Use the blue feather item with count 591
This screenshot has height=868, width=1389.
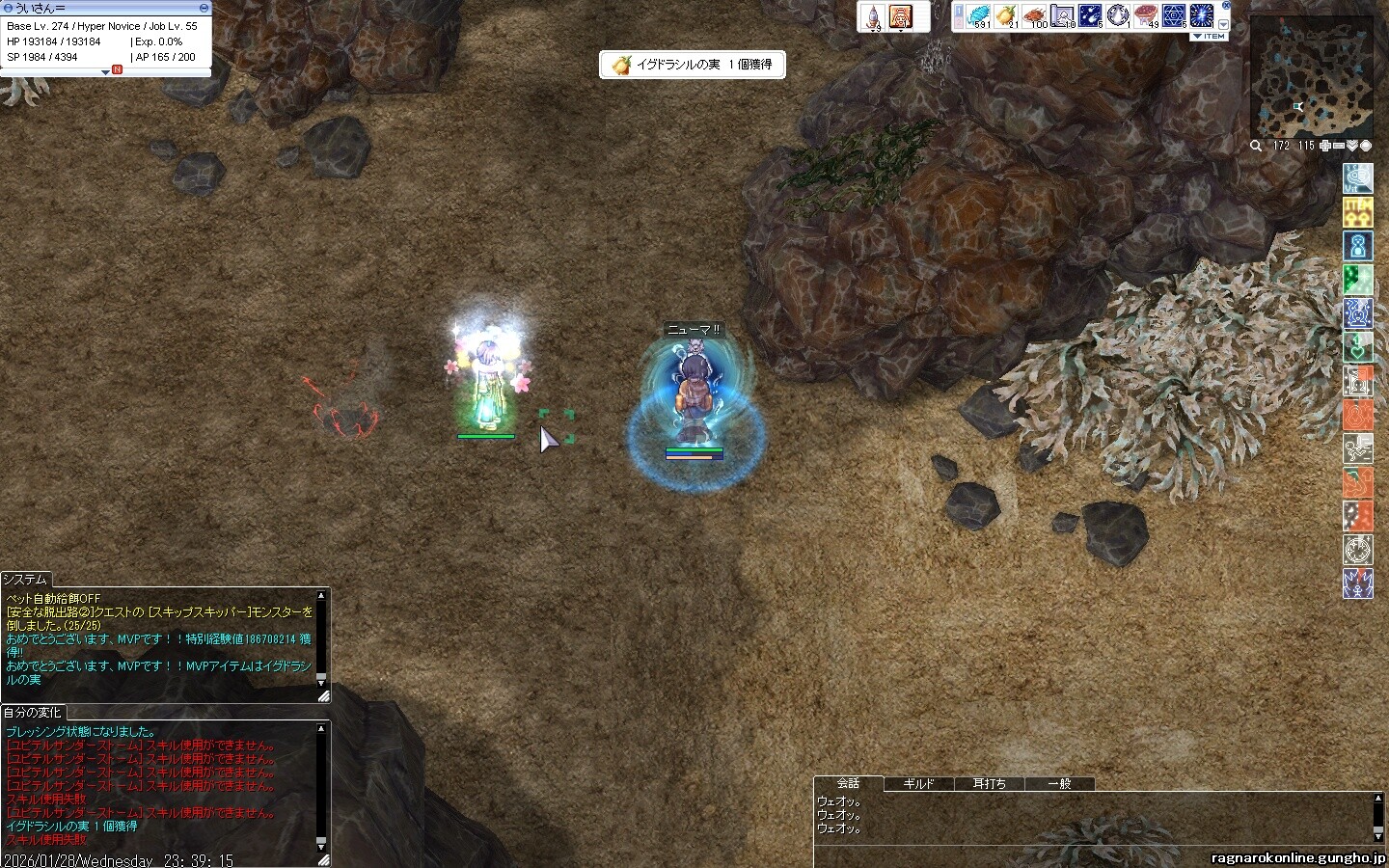(977, 16)
